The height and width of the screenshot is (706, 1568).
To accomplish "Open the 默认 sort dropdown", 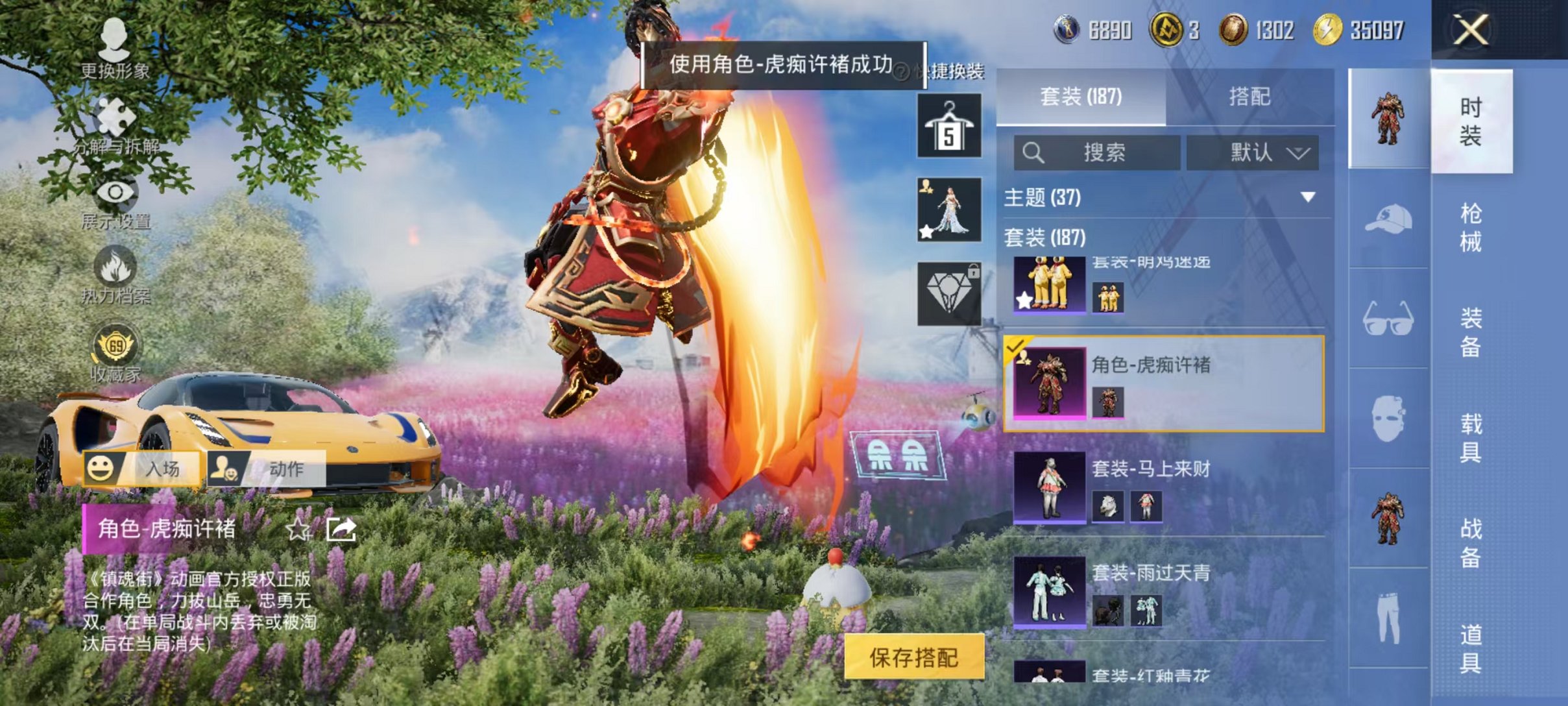I will tap(1252, 152).
